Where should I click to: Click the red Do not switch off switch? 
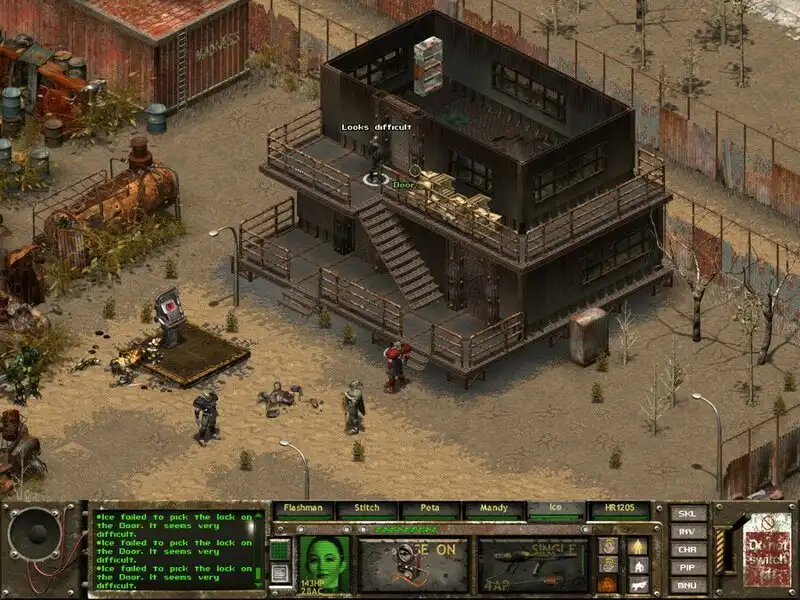(762, 548)
